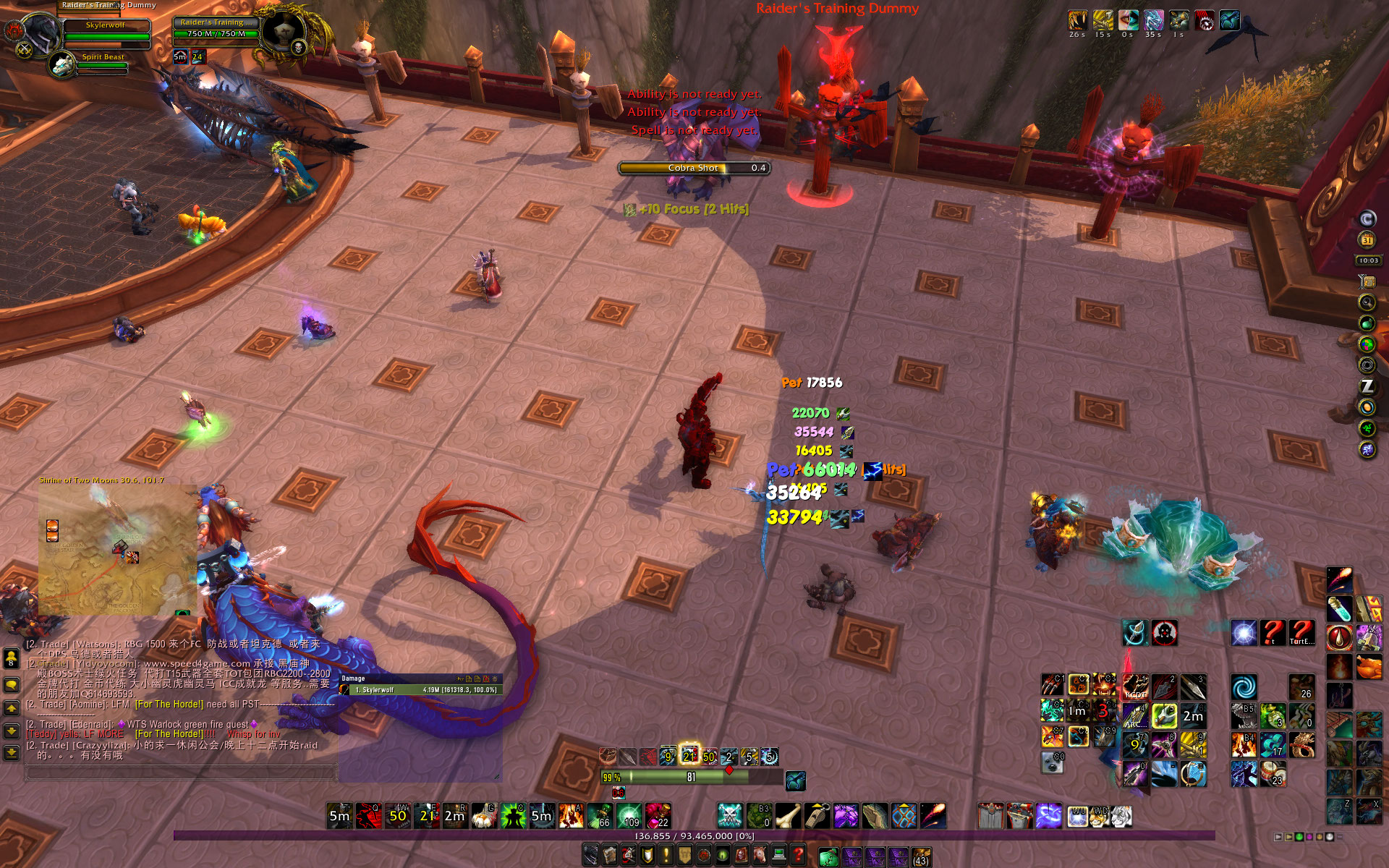Select Skylerwolf's row in the Damage meter
The image size is (1389, 868).
click(x=421, y=690)
